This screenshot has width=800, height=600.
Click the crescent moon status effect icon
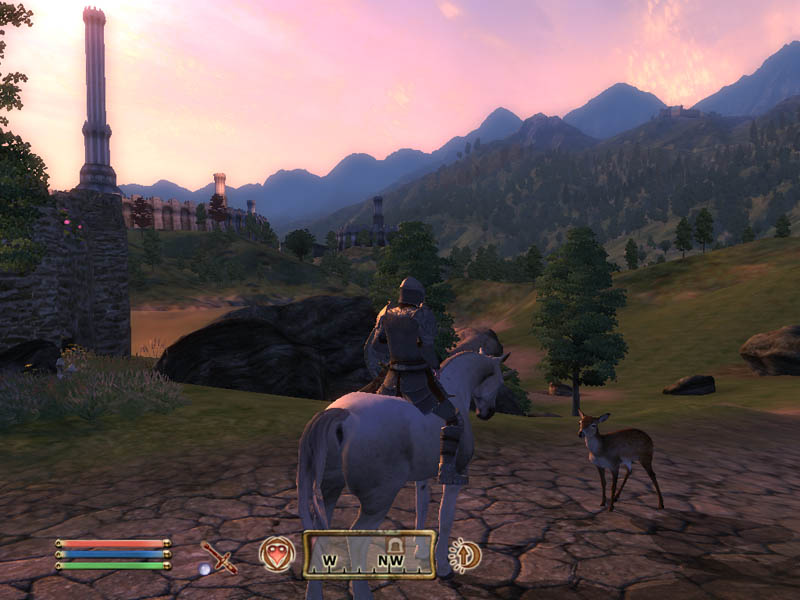[x=465, y=555]
